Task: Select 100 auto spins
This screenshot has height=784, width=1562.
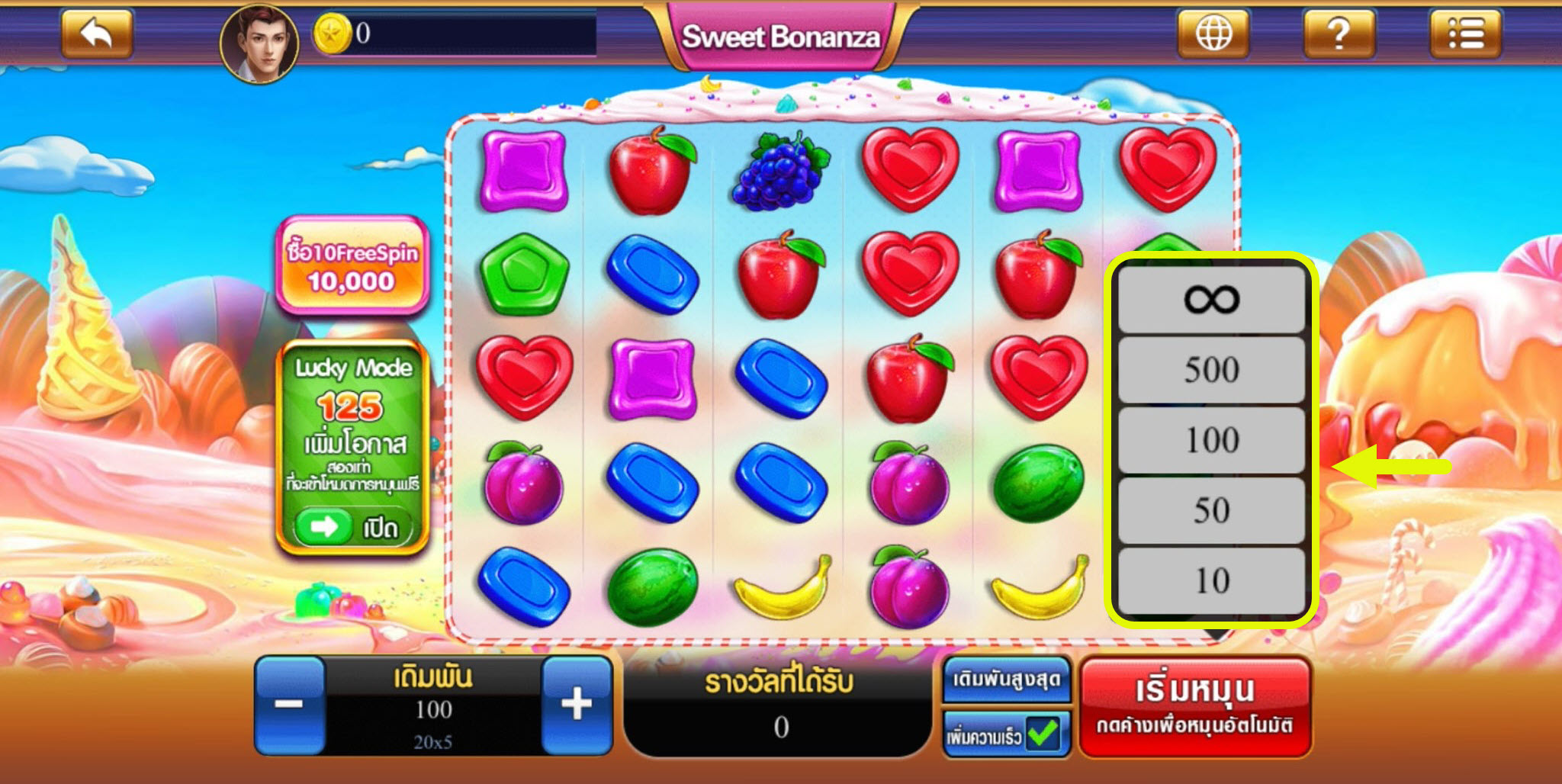Action: tap(1210, 440)
